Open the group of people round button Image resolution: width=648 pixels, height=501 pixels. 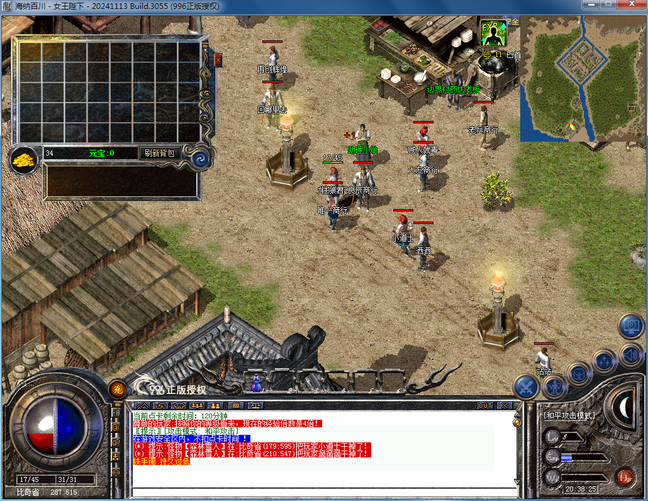point(605,361)
